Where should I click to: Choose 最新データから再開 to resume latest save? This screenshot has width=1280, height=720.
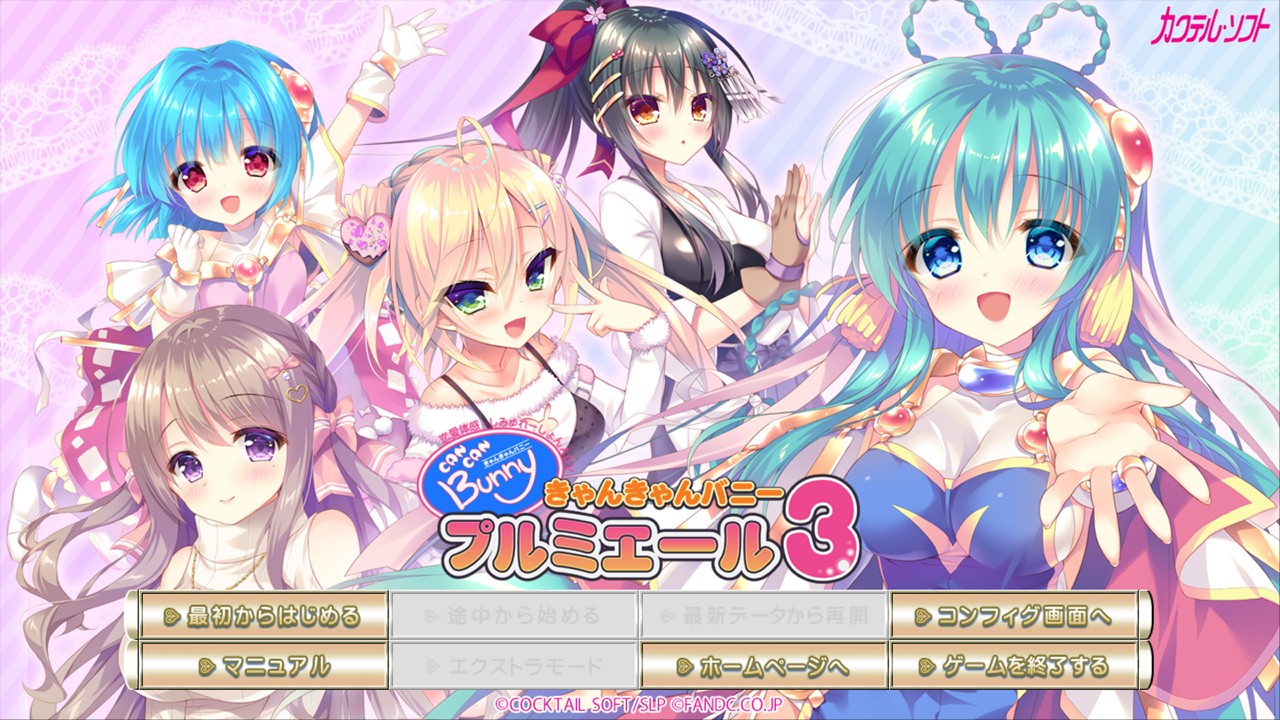pos(764,615)
